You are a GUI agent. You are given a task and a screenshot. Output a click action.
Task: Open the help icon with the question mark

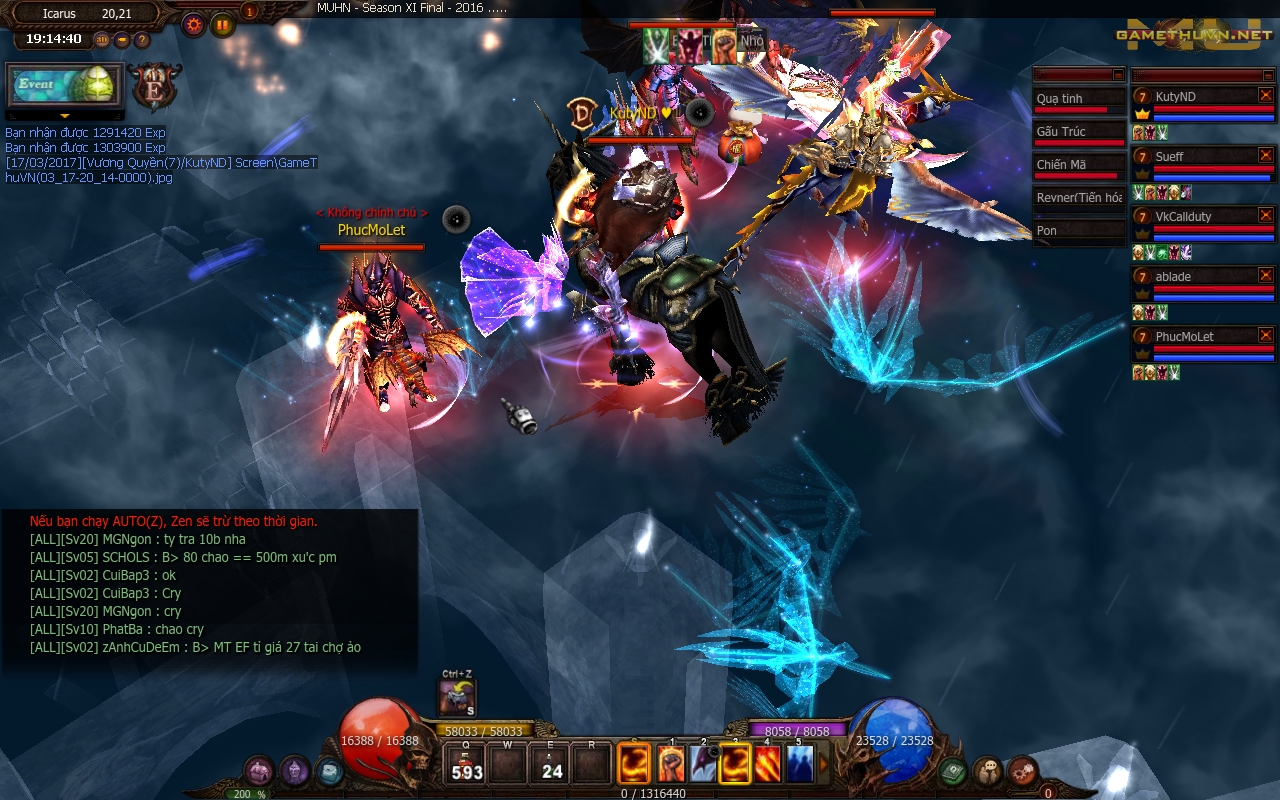pos(141,41)
